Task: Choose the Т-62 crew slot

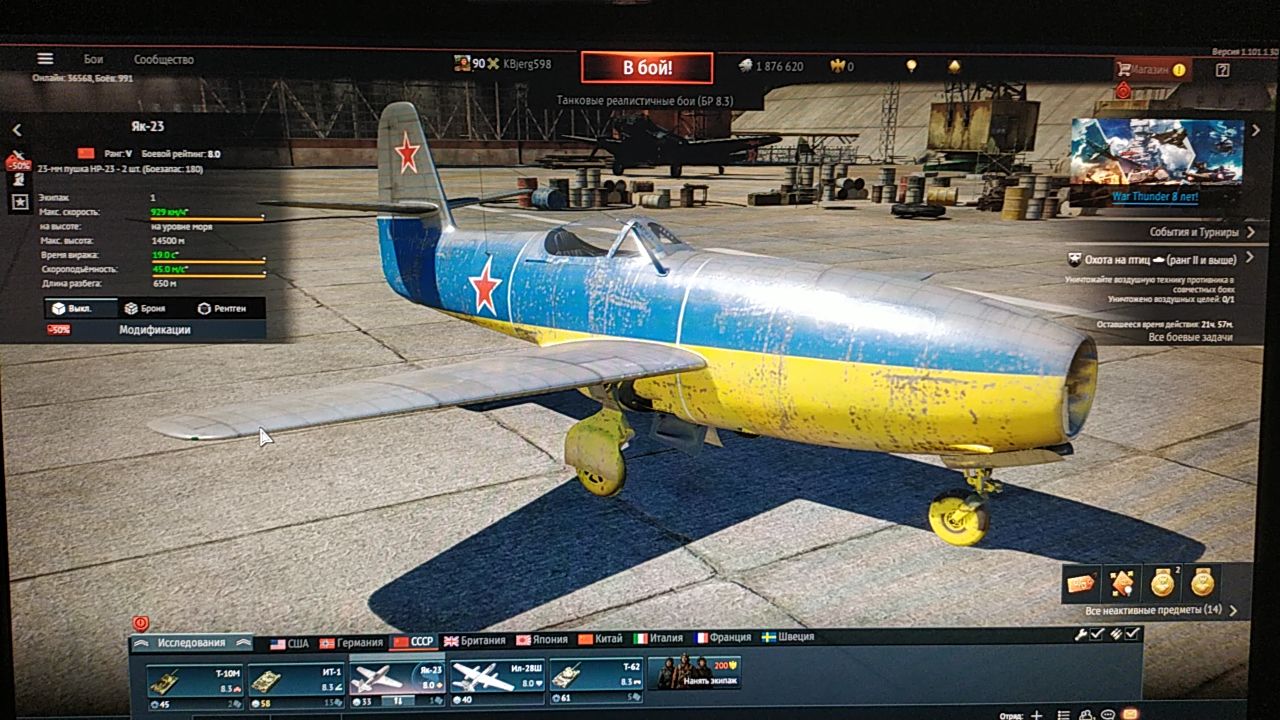Action: point(595,676)
